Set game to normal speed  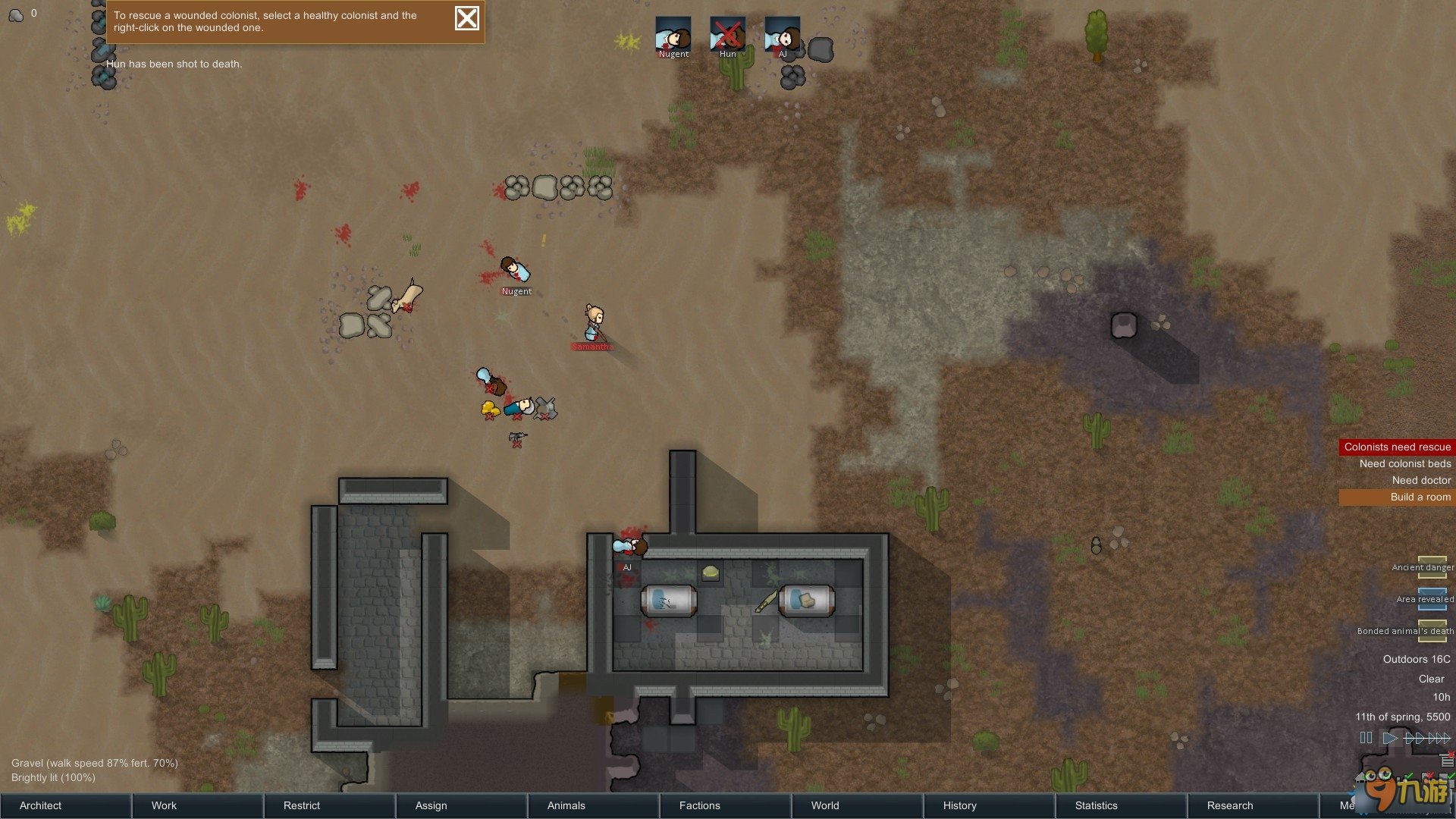[1390, 738]
